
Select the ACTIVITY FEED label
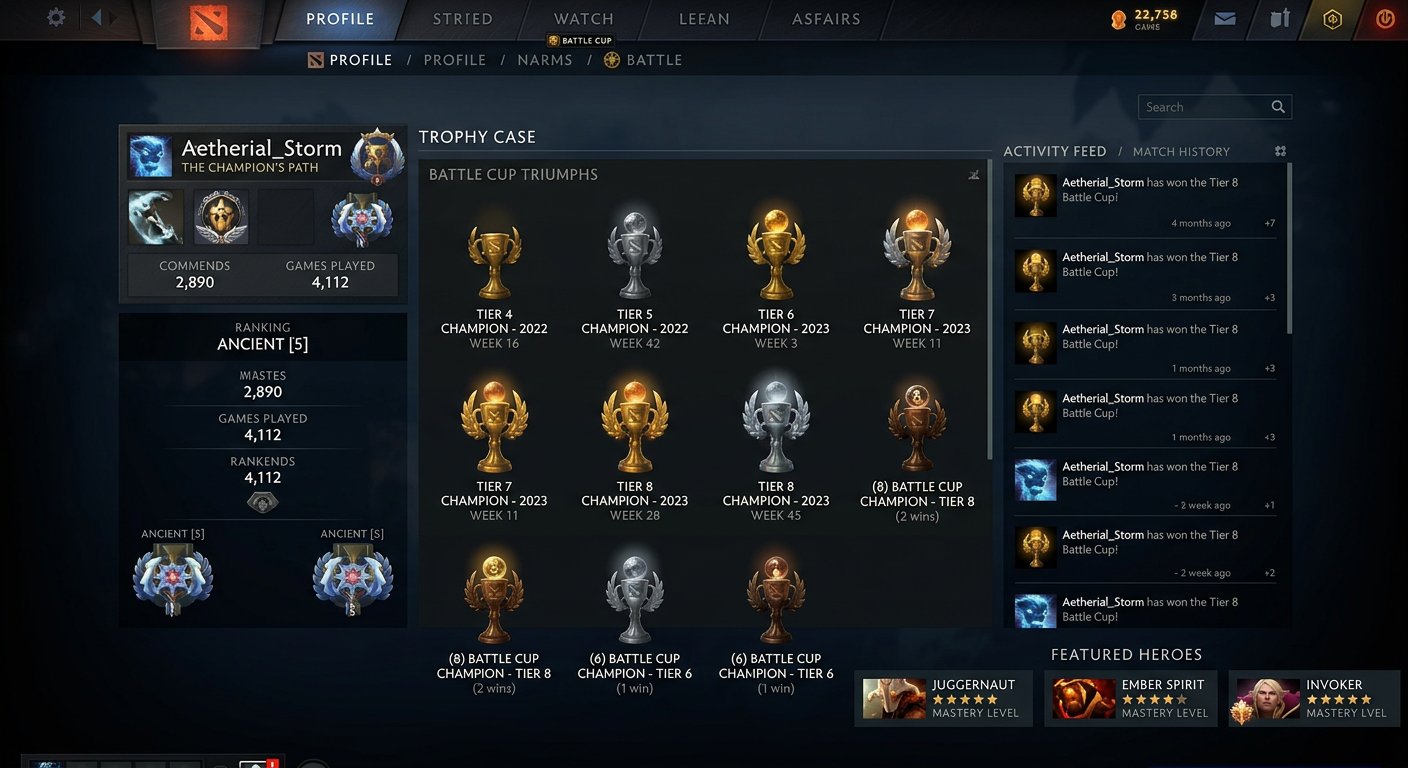click(x=1055, y=151)
